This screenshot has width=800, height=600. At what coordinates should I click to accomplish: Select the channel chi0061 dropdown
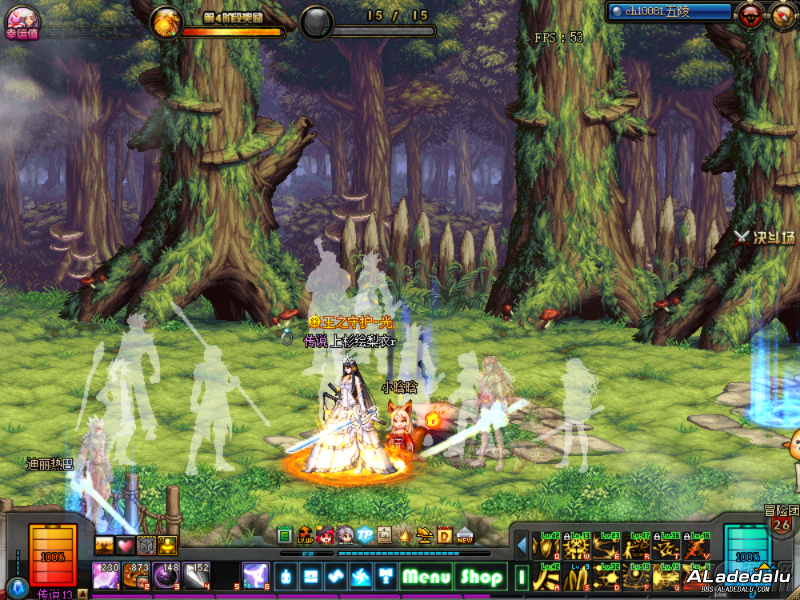click(672, 12)
